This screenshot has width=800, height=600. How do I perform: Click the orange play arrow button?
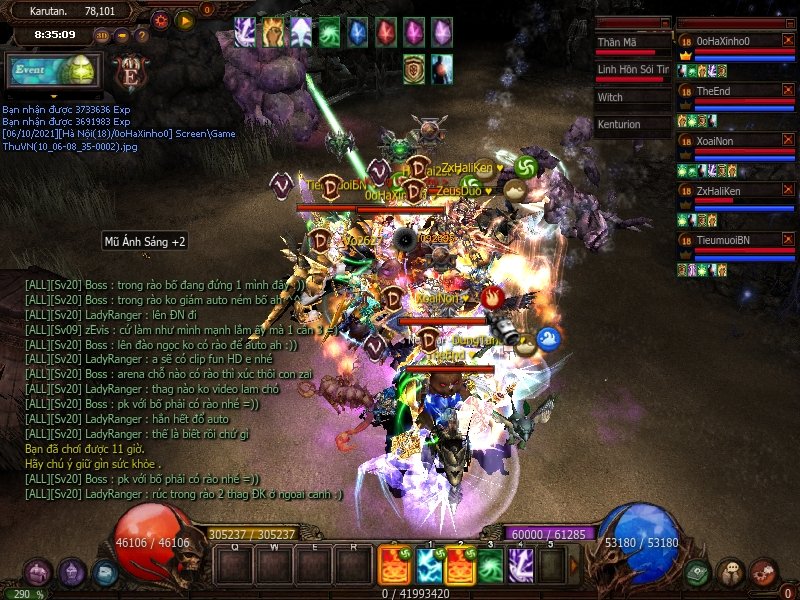coord(185,19)
